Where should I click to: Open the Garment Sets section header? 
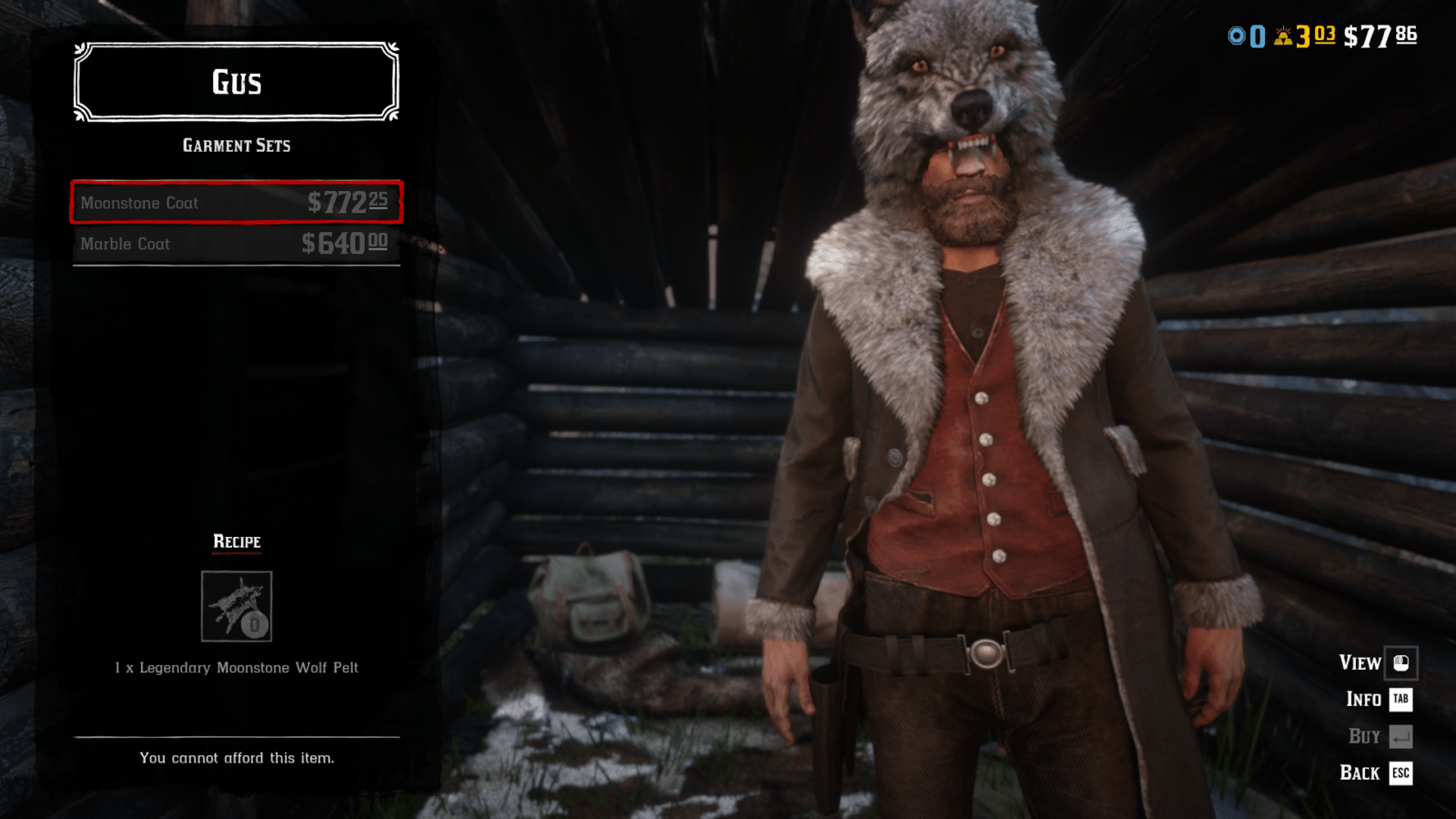point(237,145)
